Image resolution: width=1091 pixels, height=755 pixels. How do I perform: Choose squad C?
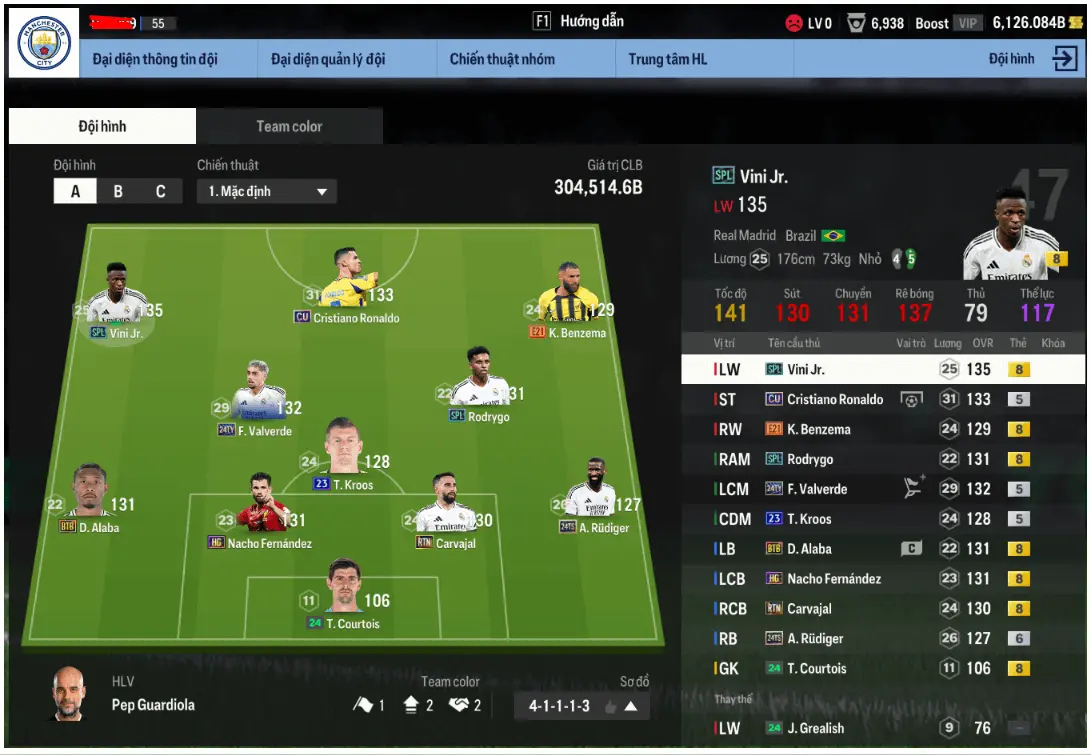(x=160, y=191)
